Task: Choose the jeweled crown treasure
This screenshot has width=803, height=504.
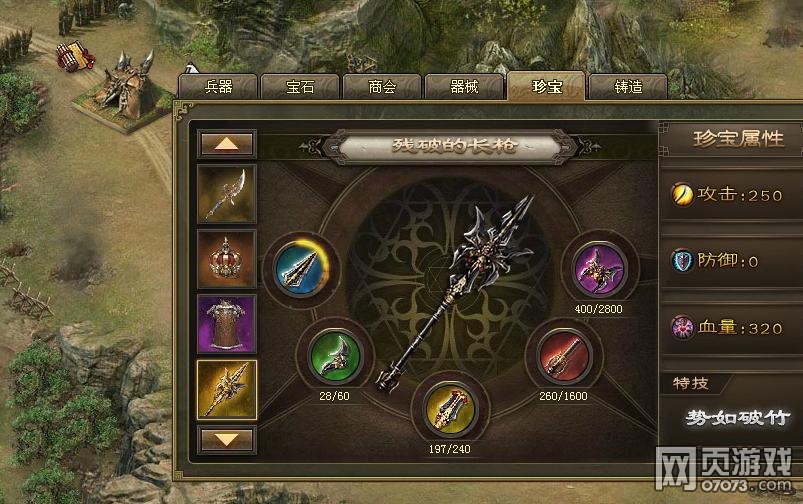Action: tap(227, 258)
